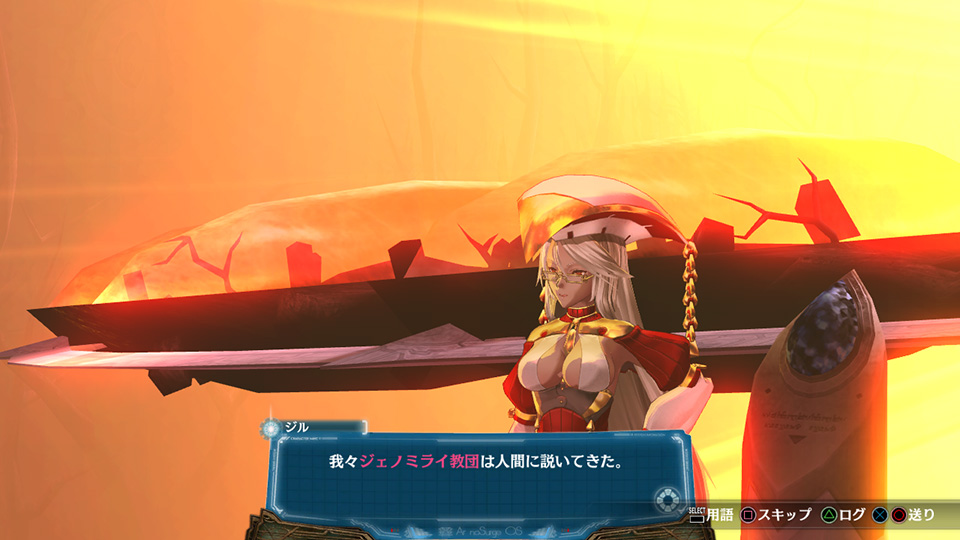Select the pink glossary term ジェノミライ教団
The image size is (960, 540).
tap(420, 463)
